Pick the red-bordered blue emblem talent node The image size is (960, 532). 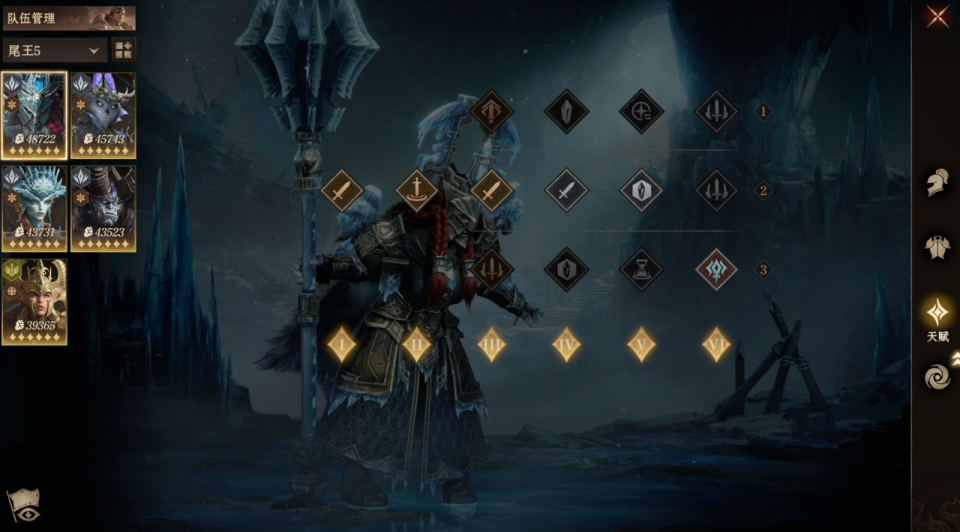pos(716,269)
